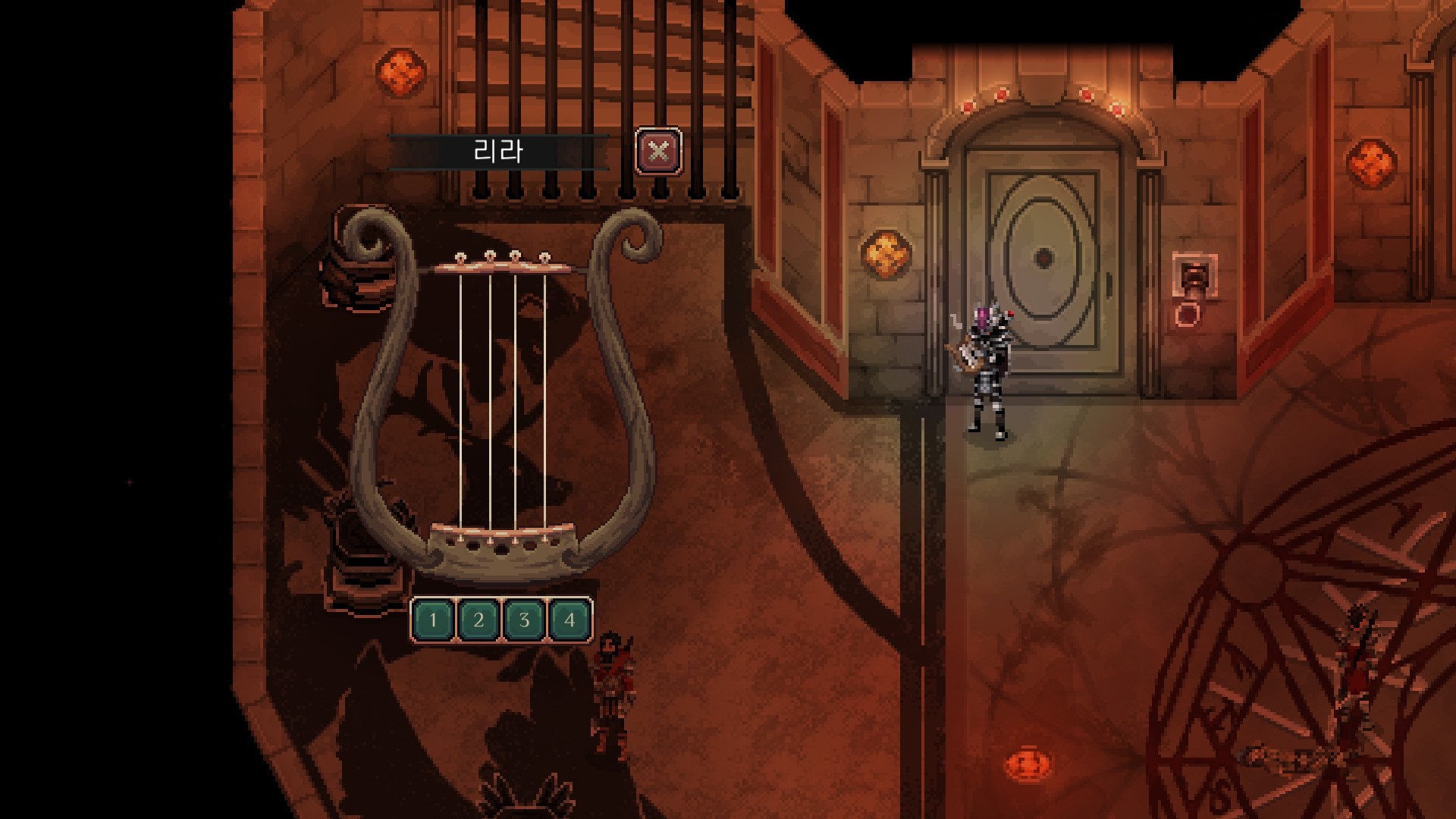Image resolution: width=1456 pixels, height=819 pixels.
Task: Play string button number 2
Action: [479, 620]
